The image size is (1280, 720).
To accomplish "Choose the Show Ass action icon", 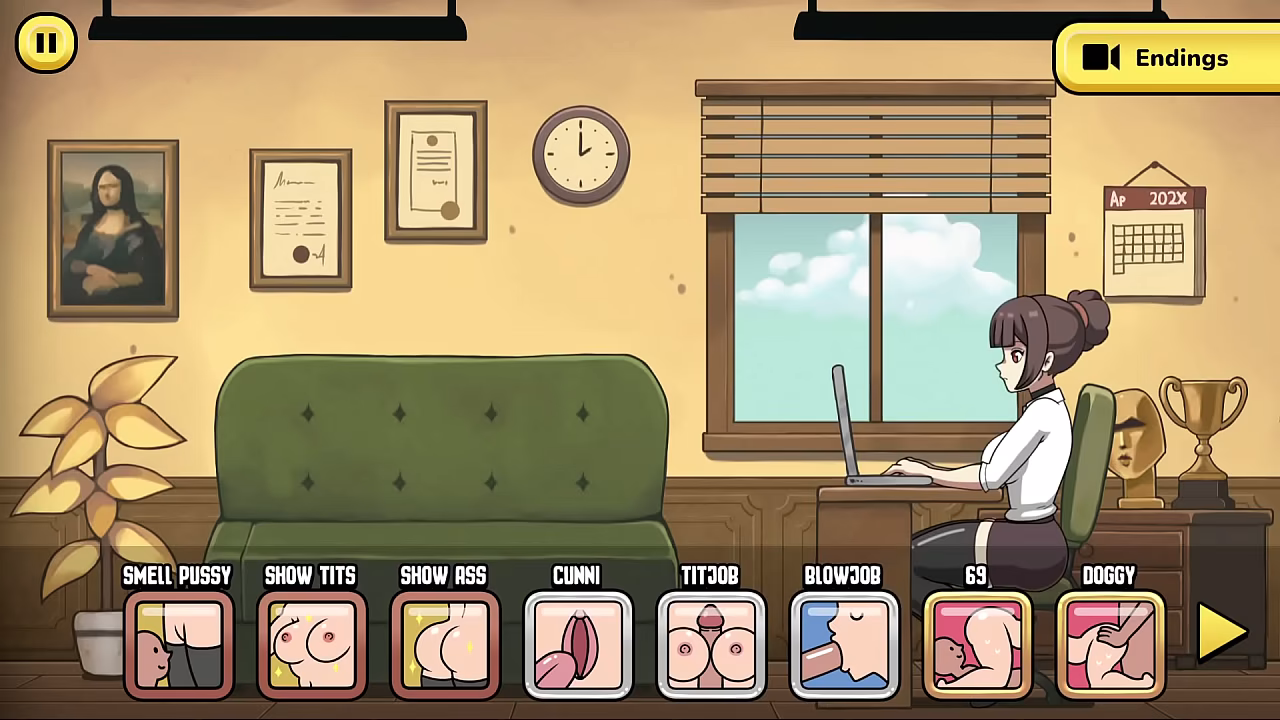I will [x=444, y=645].
